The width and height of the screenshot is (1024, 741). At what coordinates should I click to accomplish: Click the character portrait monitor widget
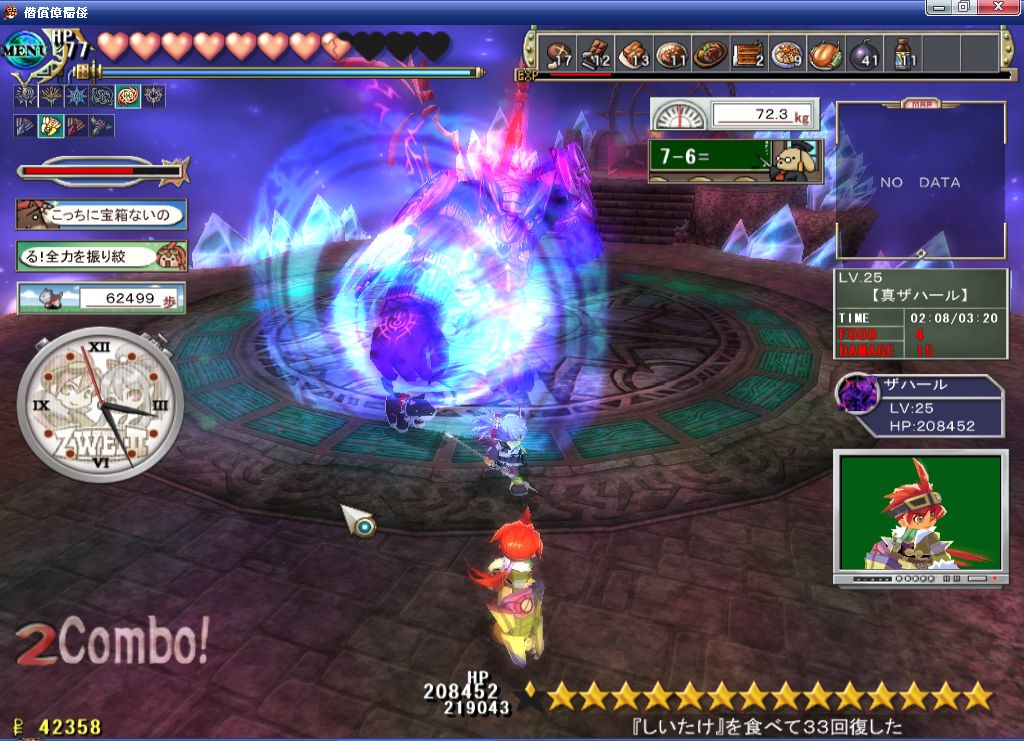pos(920,515)
